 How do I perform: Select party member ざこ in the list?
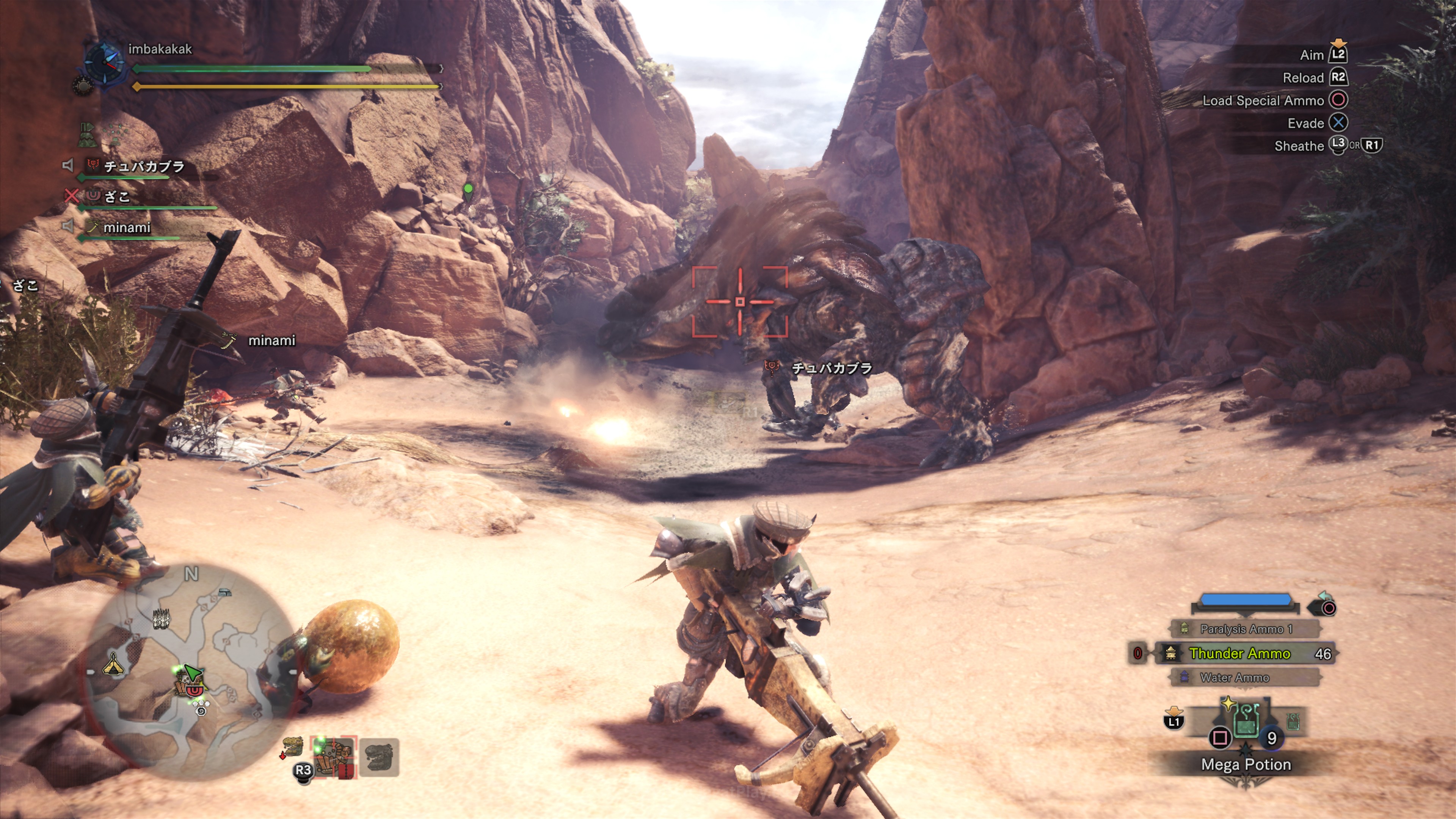click(x=117, y=197)
